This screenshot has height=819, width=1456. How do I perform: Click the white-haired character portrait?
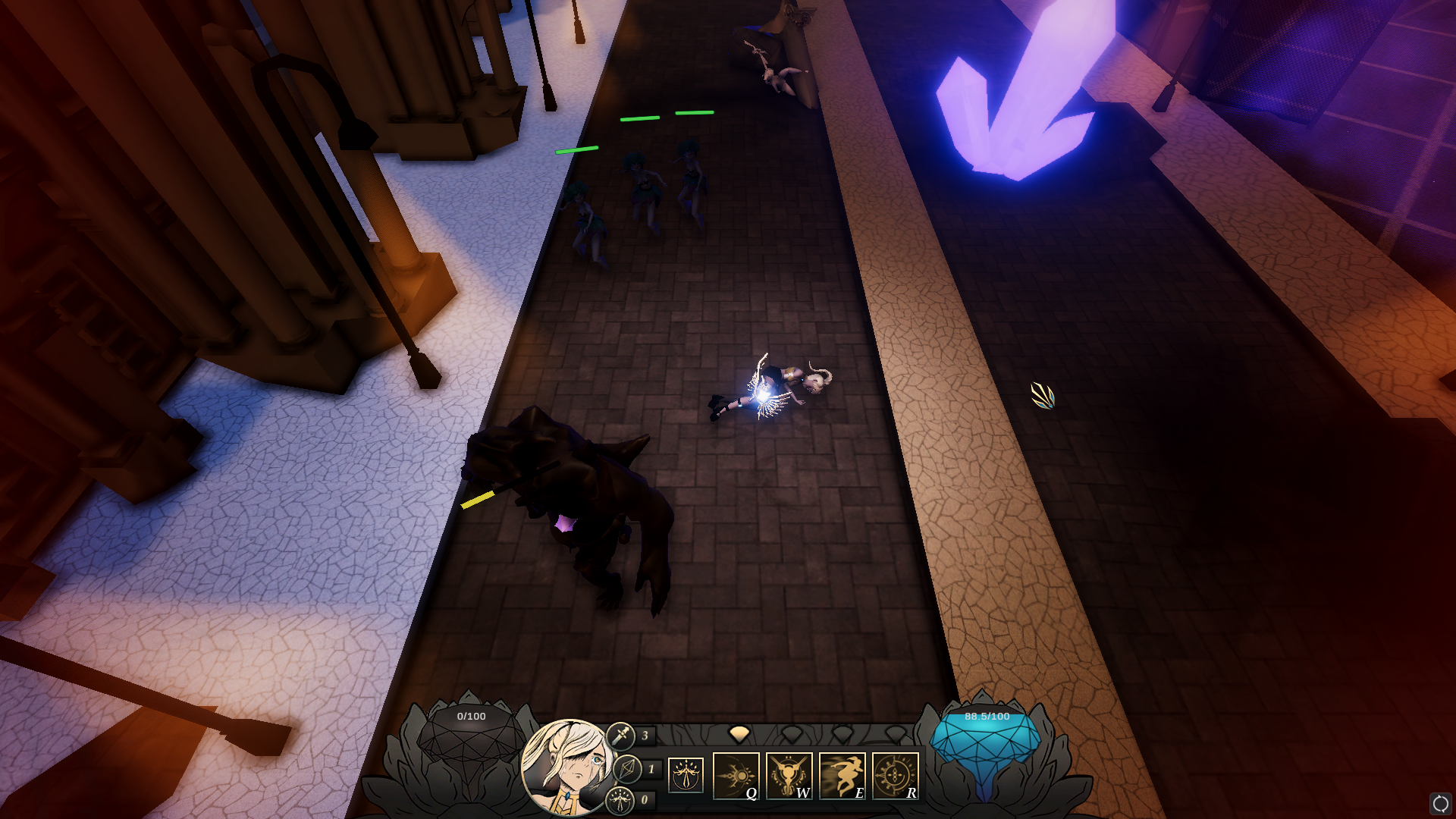point(568,767)
